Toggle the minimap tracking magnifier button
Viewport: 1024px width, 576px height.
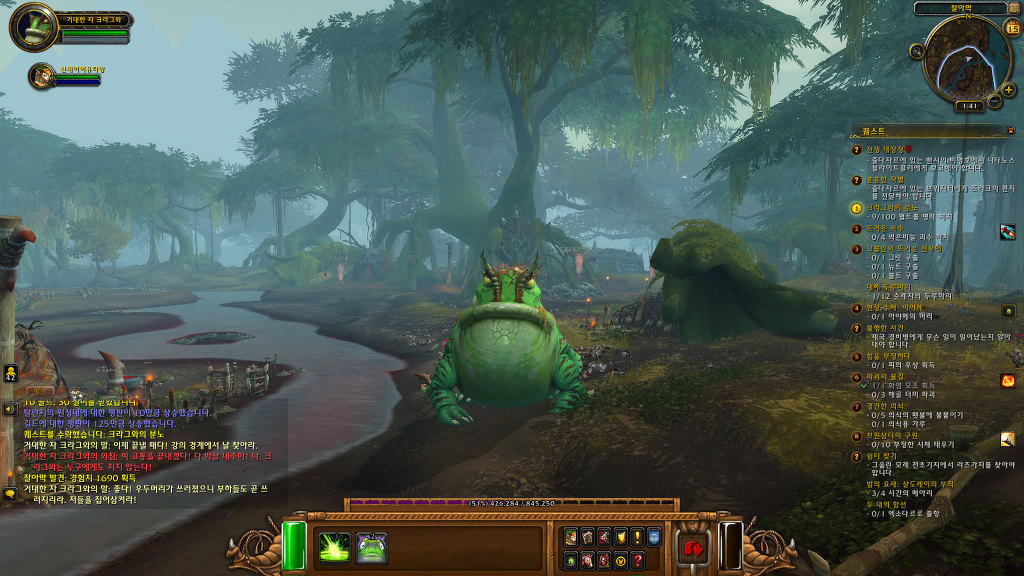point(915,51)
